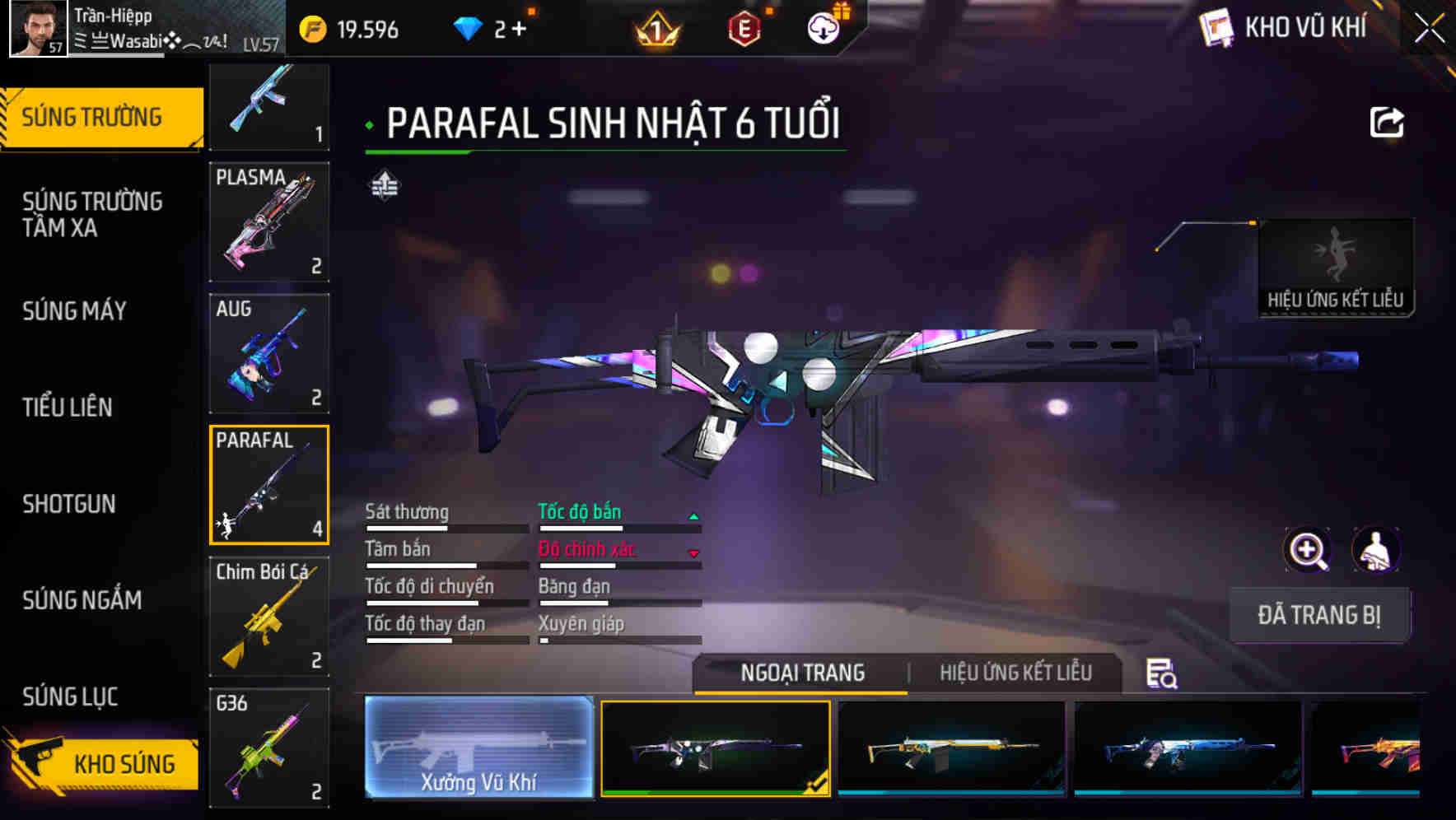Open the character equip preview icon
The height and width of the screenshot is (820, 1456).
pyautogui.click(x=1377, y=550)
